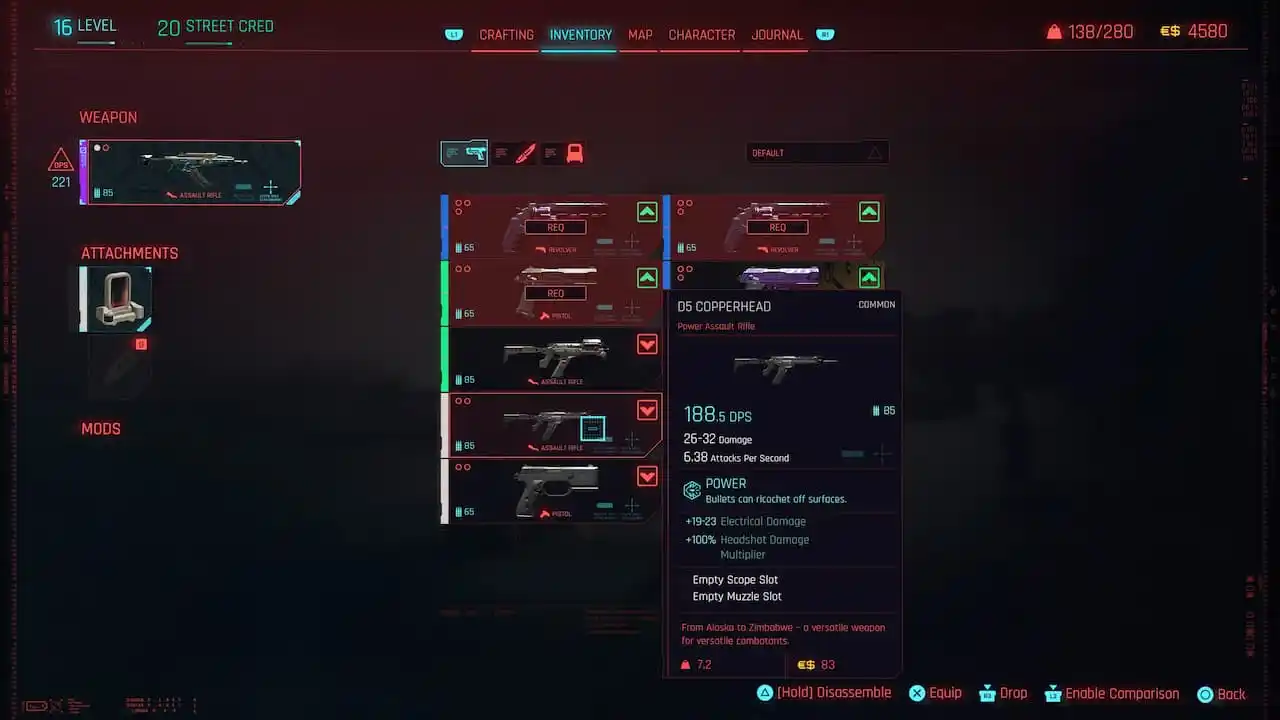Screen dimensions: 1280x720
Task: Toggle the green upgrade arrow on first revolver
Action: (648, 211)
